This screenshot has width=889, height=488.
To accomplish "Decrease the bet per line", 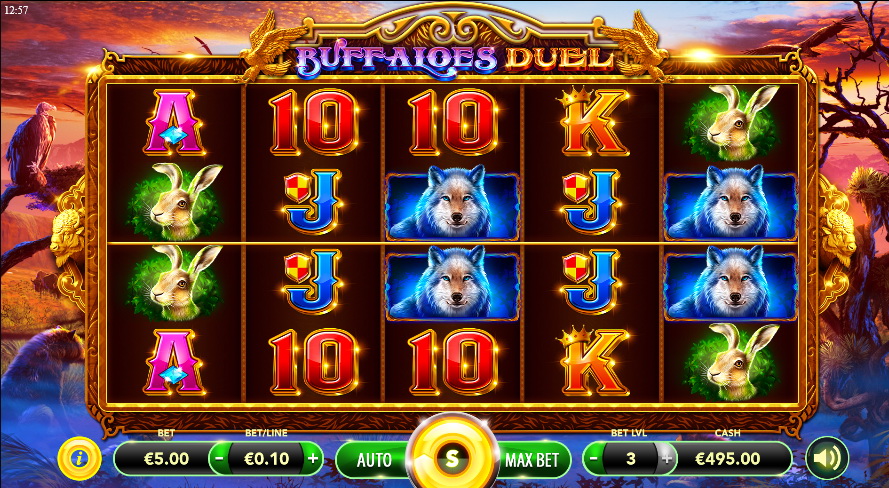I will tap(220, 459).
